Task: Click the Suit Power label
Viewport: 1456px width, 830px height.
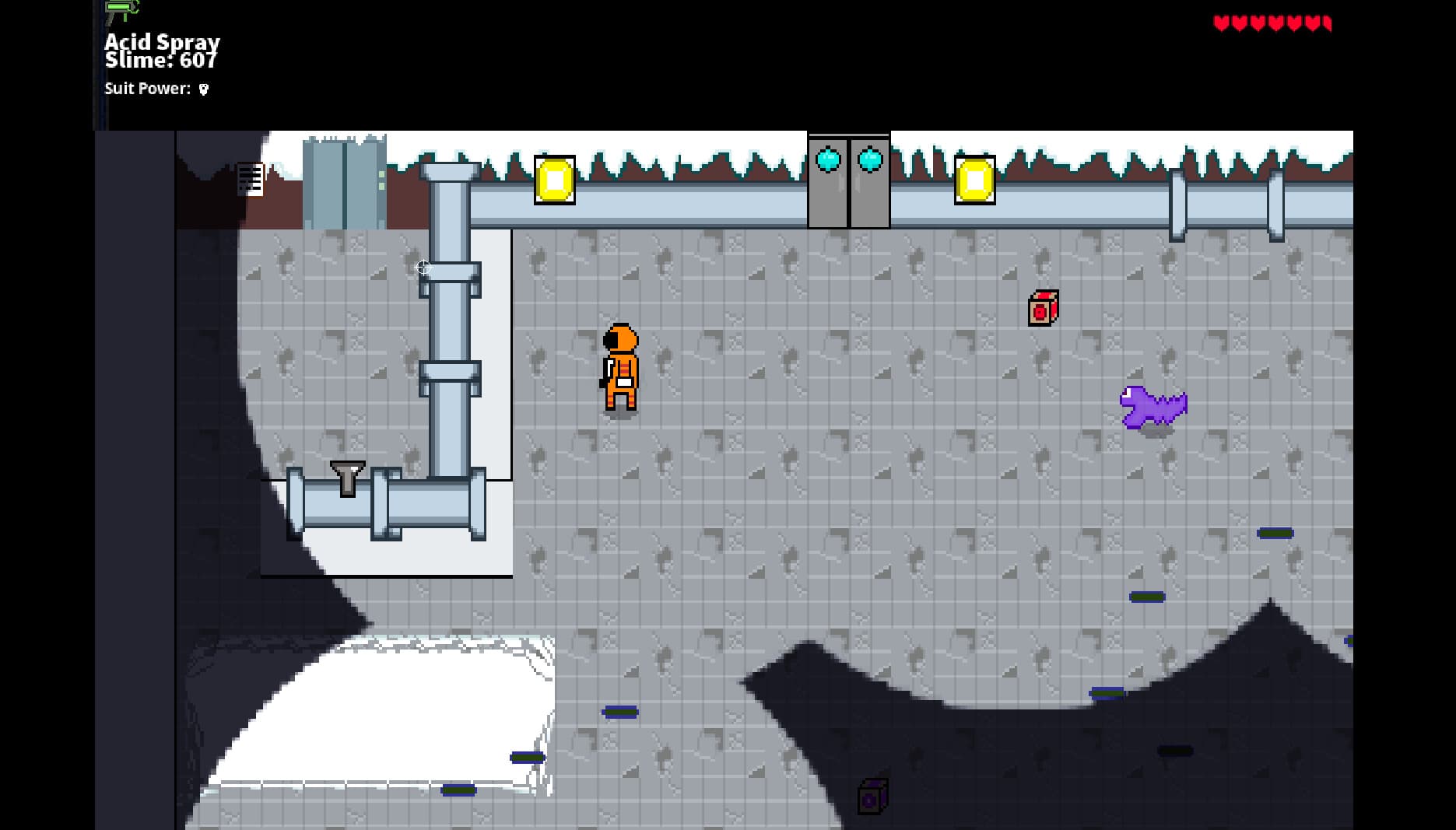Action: click(145, 89)
